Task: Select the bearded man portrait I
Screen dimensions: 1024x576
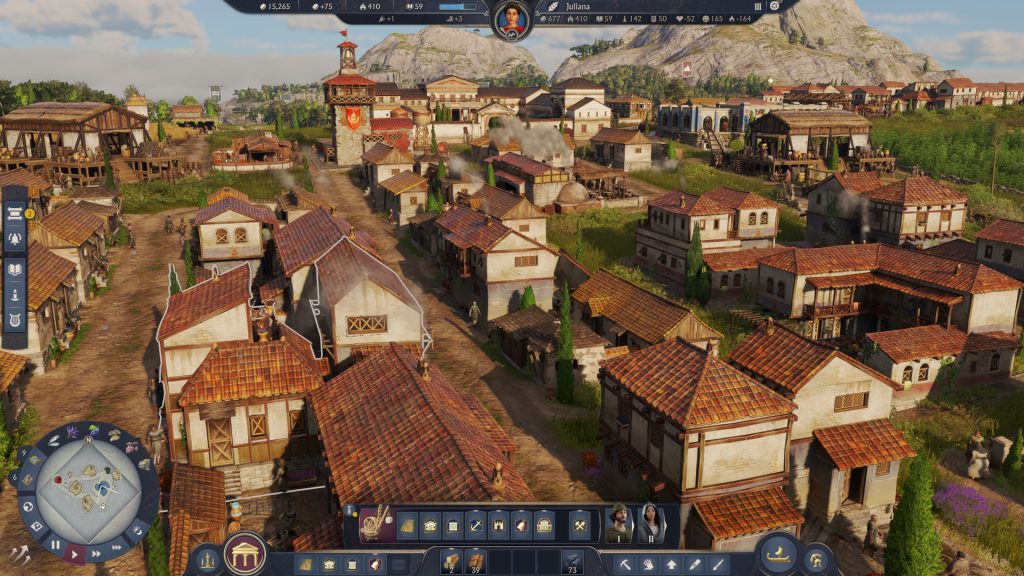Action: tap(619, 522)
